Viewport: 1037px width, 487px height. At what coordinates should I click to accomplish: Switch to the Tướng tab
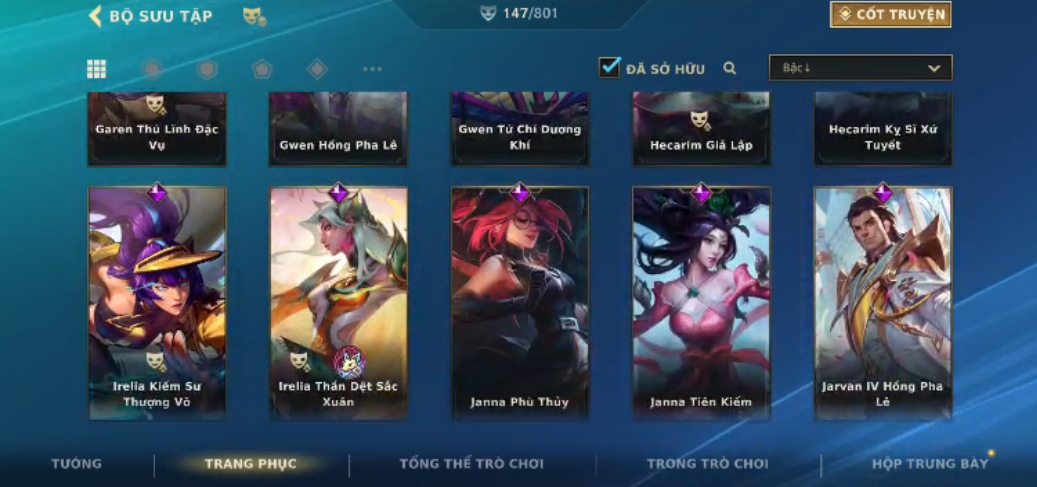pos(77,464)
